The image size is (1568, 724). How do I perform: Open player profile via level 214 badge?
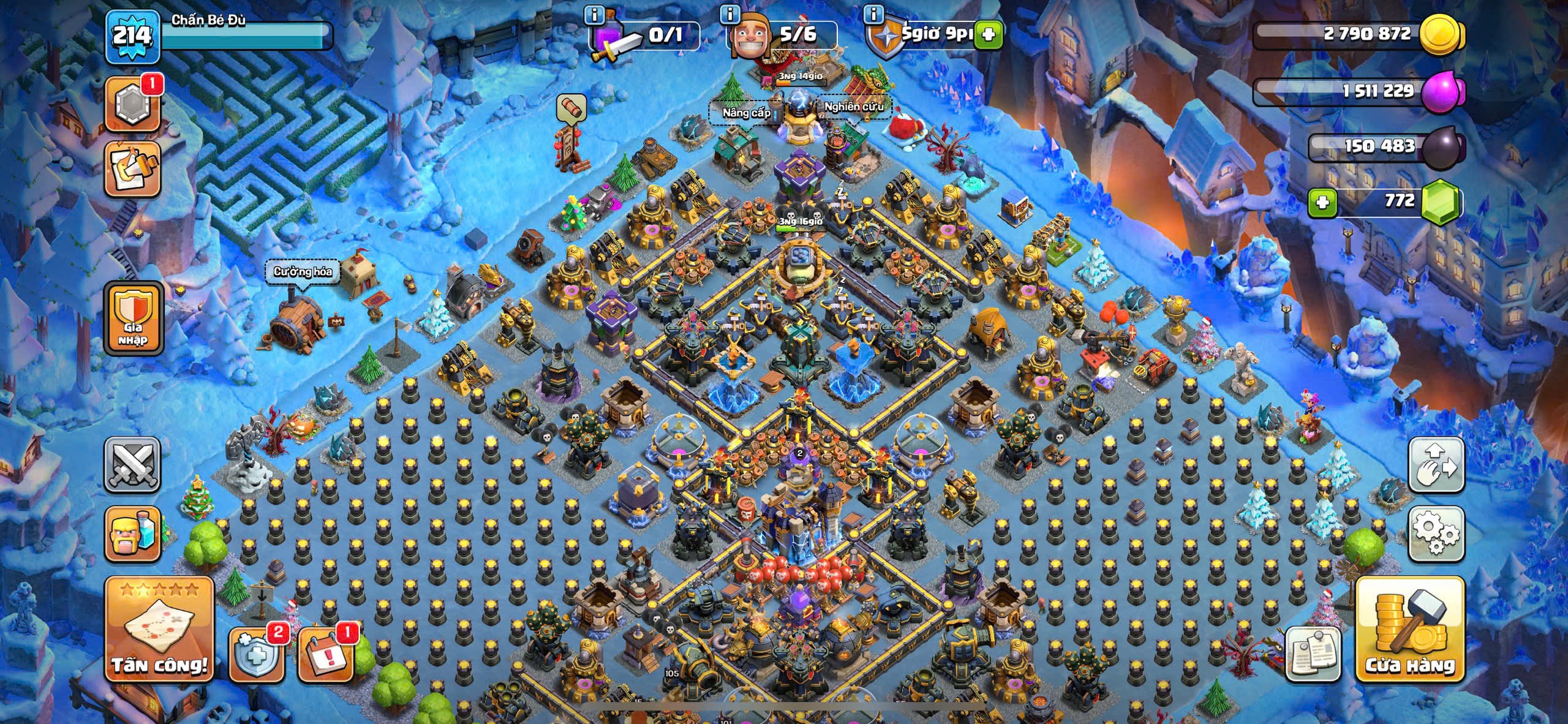pyautogui.click(x=132, y=36)
